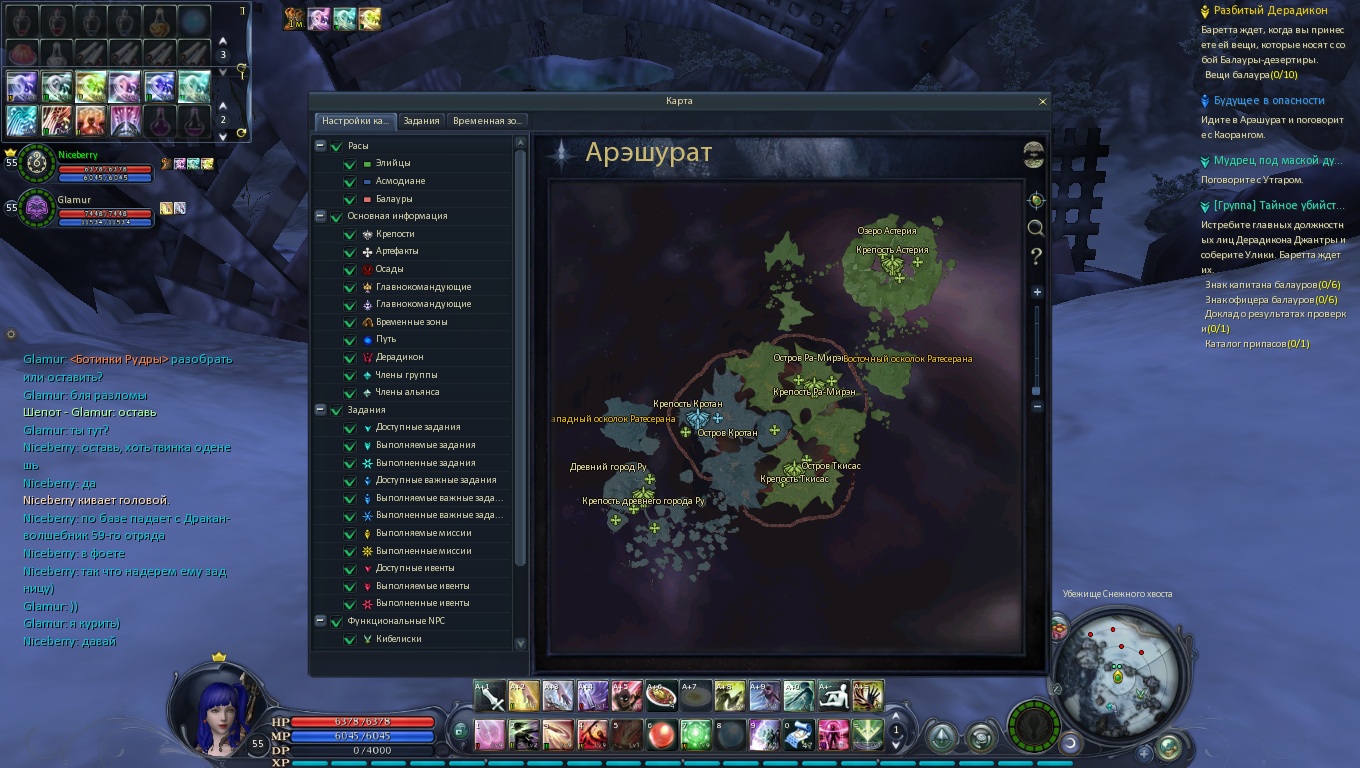This screenshot has width=1360, height=768.
Task: Toggle the Дерадикон filter checkbox
Action: [350, 358]
